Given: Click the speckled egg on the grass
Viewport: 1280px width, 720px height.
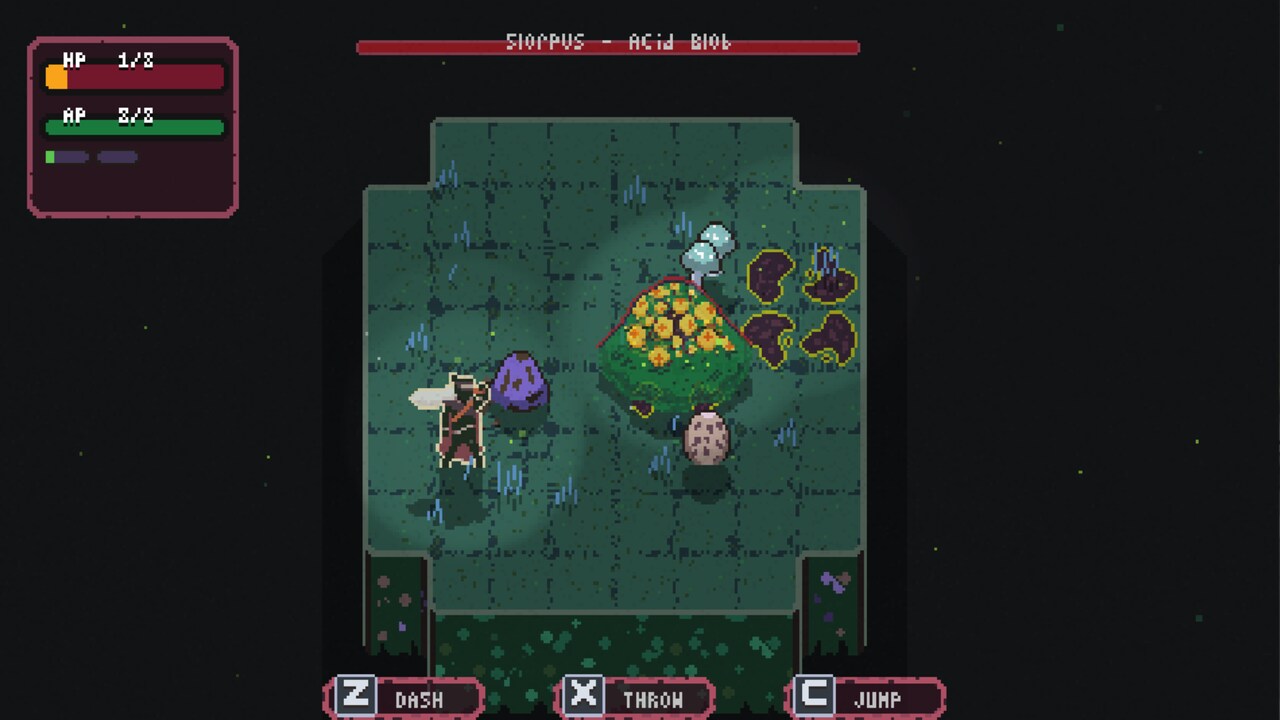Looking at the screenshot, I should 707,438.
